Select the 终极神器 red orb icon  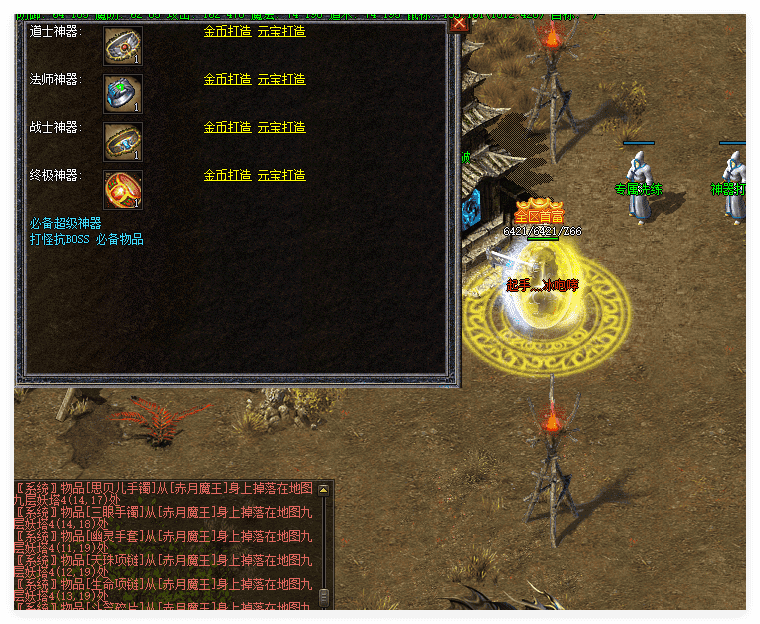(123, 190)
